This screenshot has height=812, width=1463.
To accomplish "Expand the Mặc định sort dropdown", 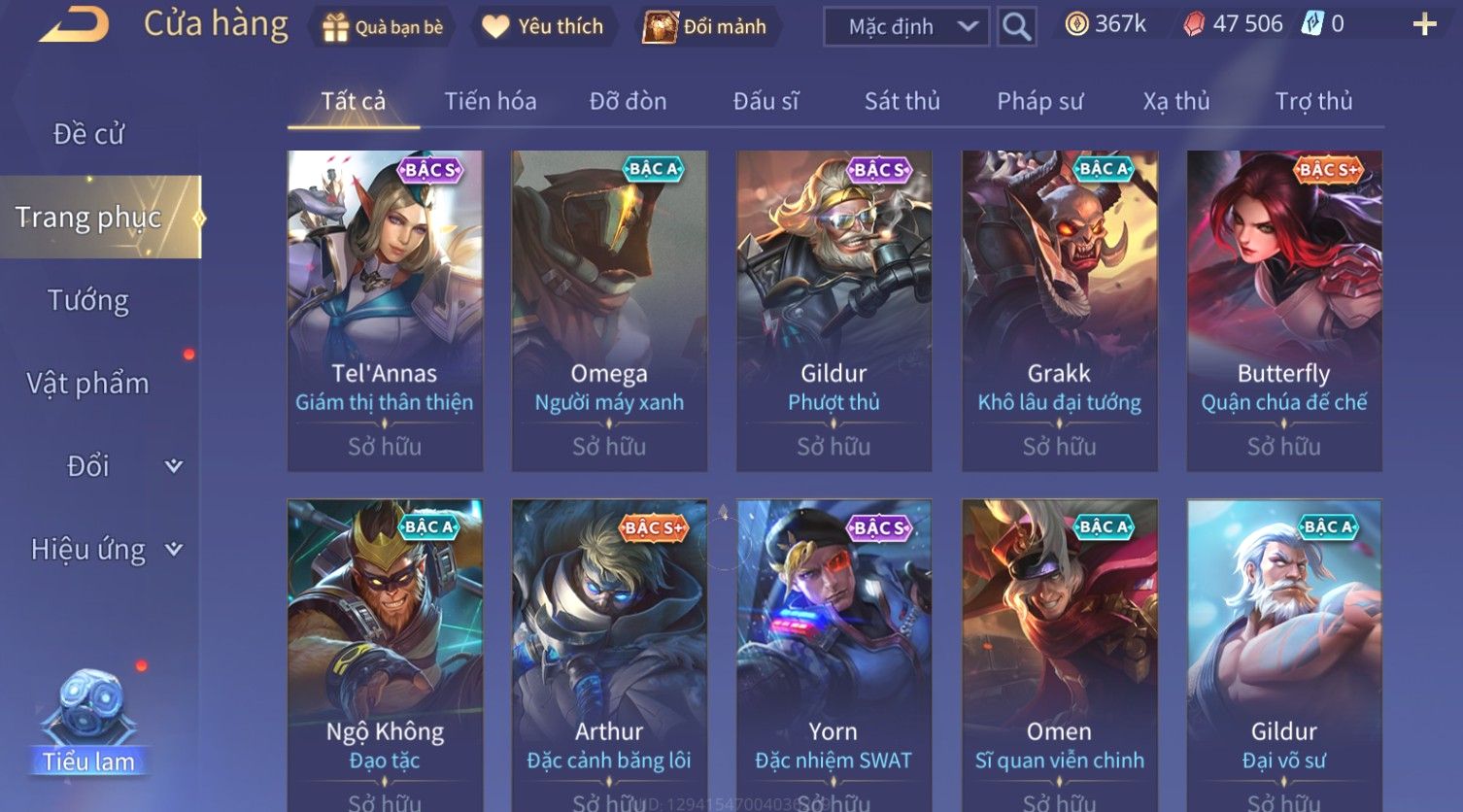I will (x=905, y=27).
